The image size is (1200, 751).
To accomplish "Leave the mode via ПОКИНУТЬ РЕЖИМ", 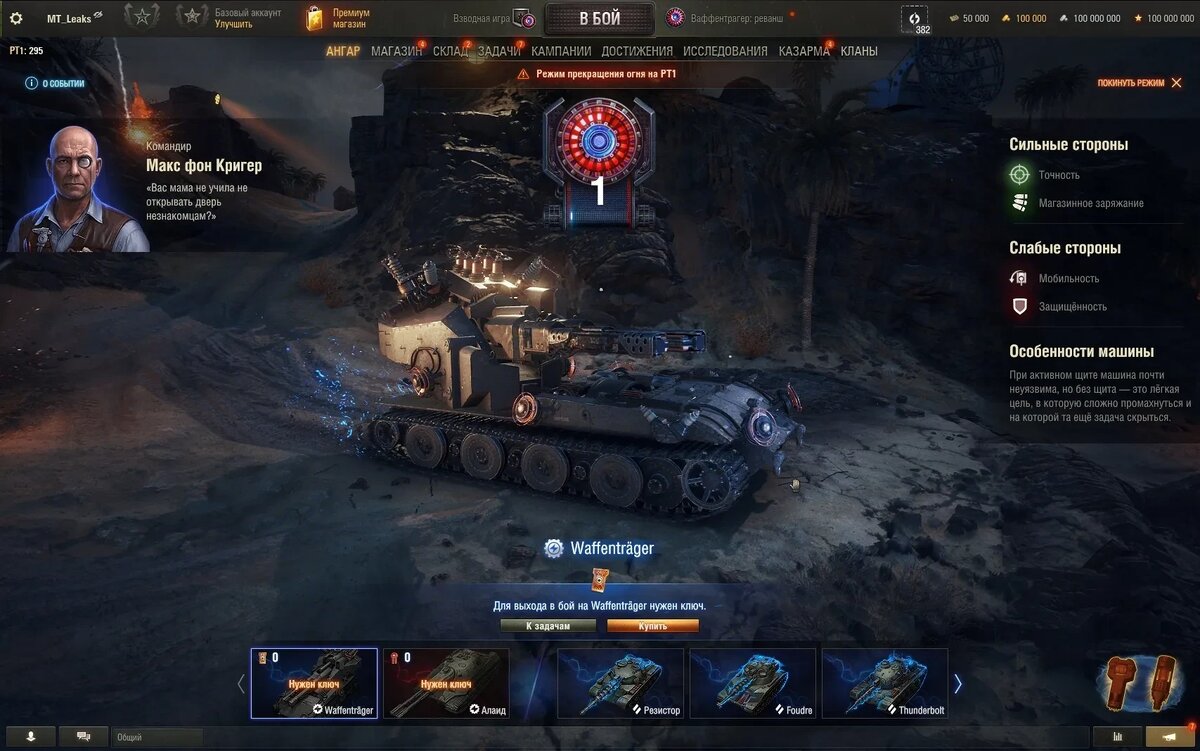I will 1138,83.
